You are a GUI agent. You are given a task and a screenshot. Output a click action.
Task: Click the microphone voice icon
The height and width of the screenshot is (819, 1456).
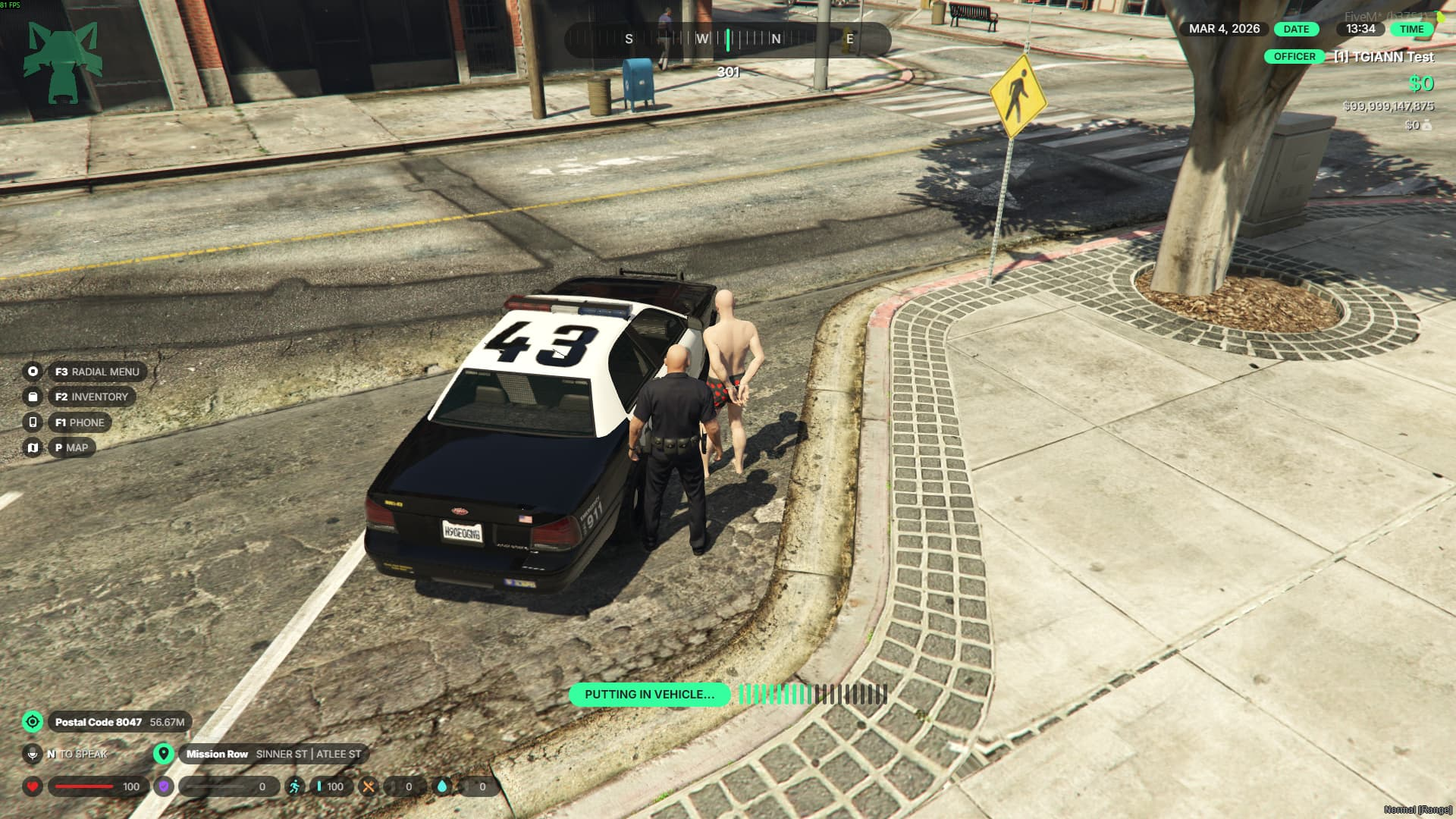point(33,754)
